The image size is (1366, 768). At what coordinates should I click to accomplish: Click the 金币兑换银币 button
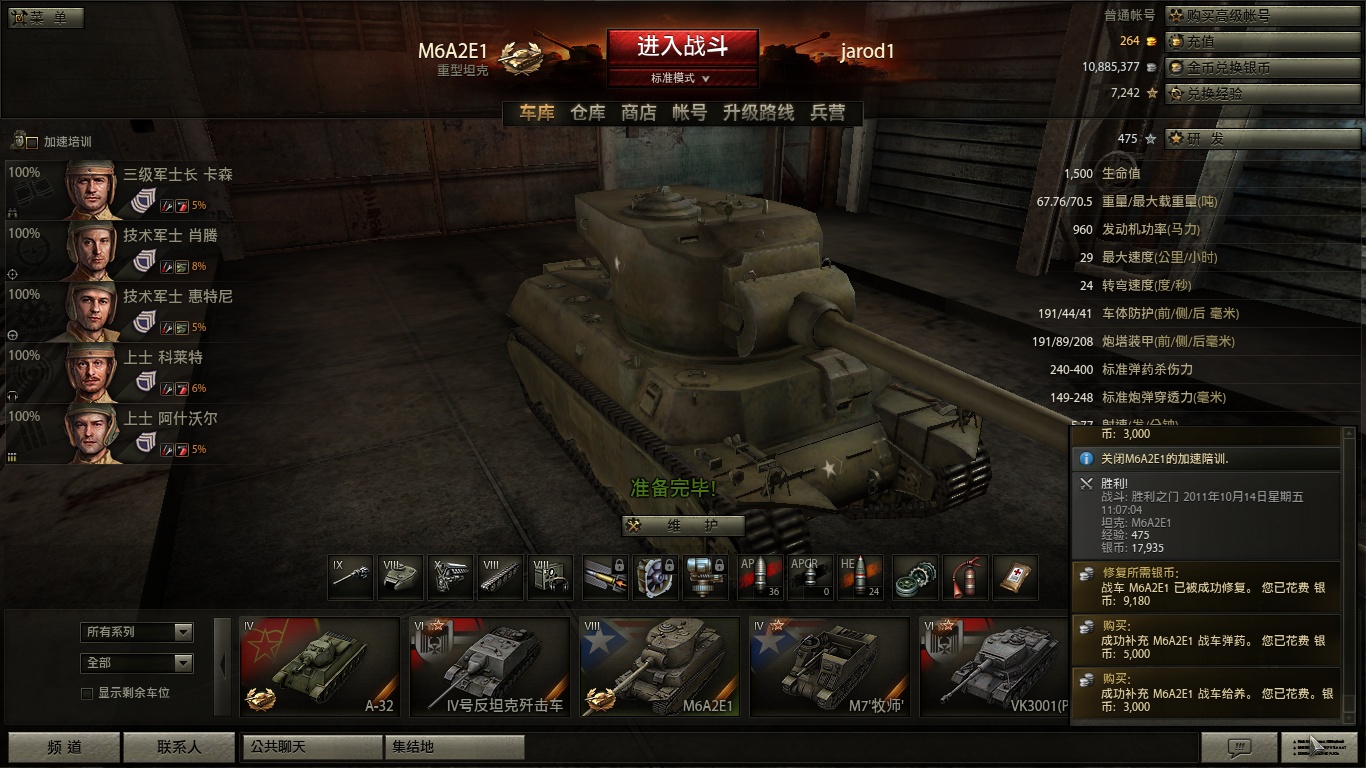[1262, 68]
